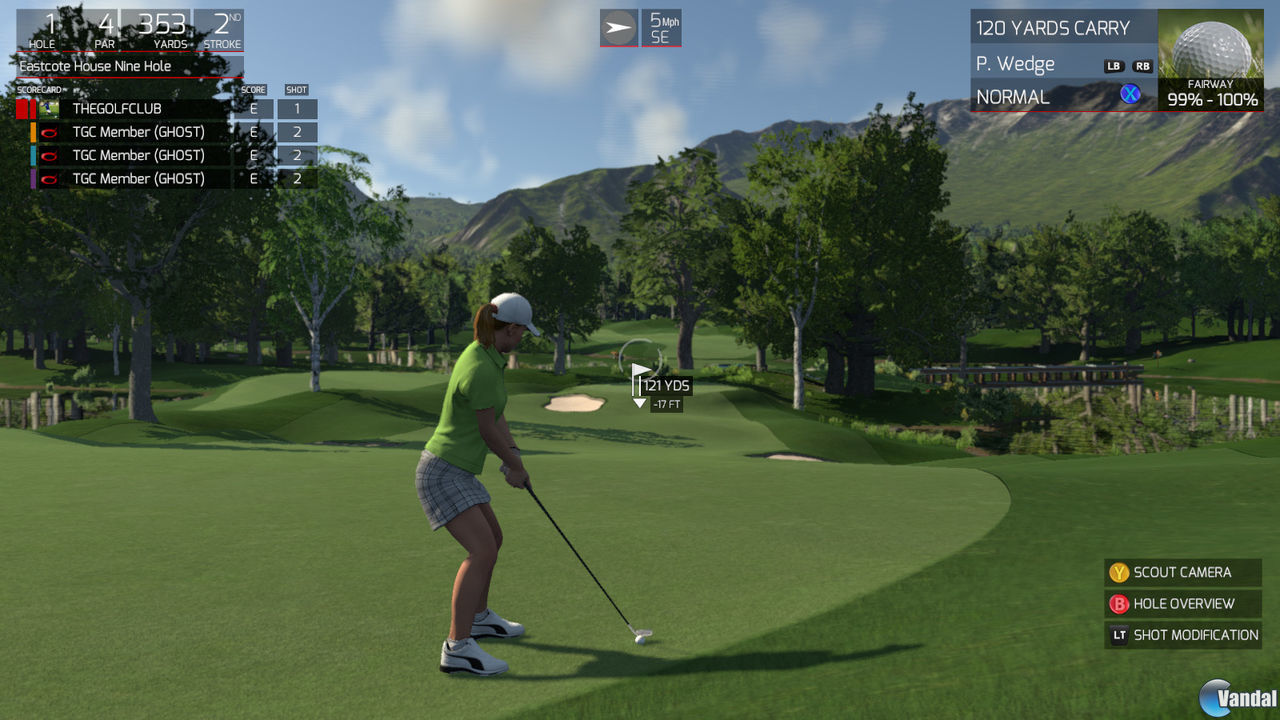Click the B Hole Overview icon

[x=1118, y=604]
